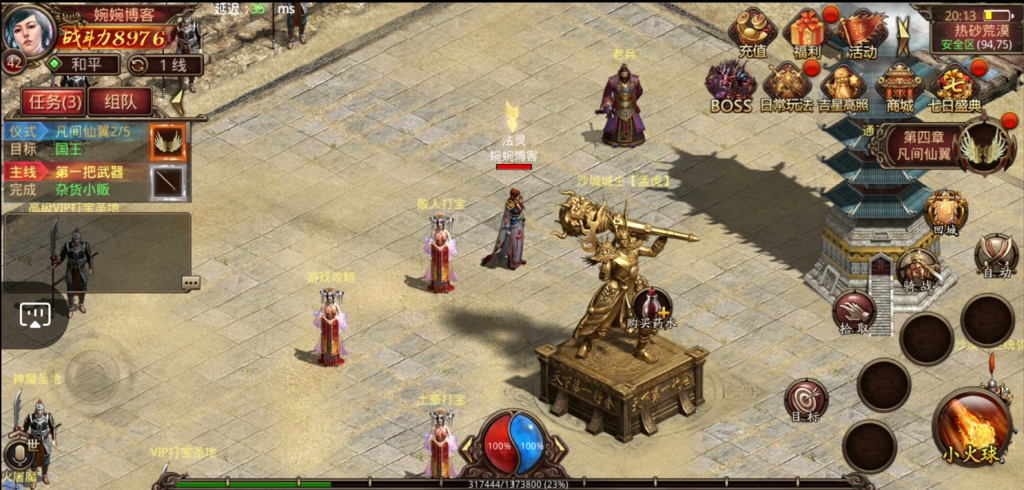Change the 和平 peace attack mode
Image resolution: width=1024 pixels, height=490 pixels.
[x=82, y=65]
